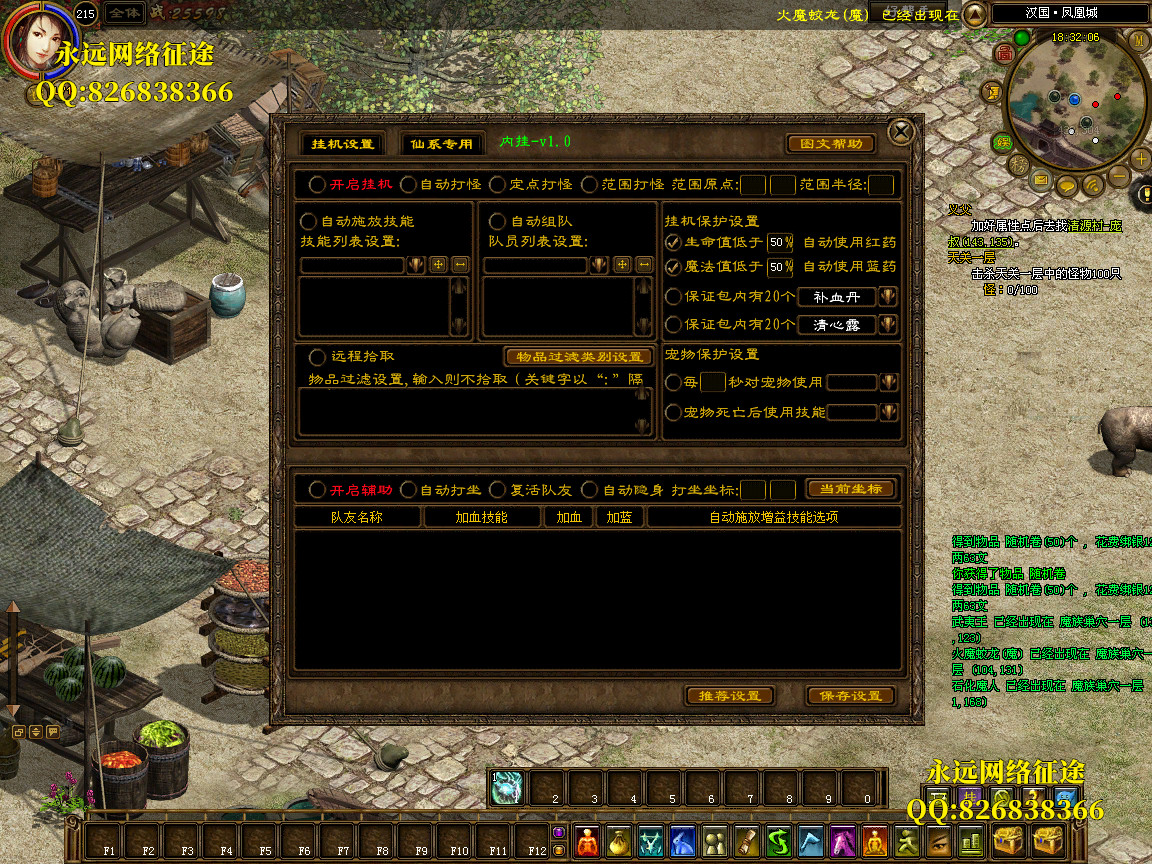This screenshot has width=1152, height=864.
Task: Enable the 自动打坐 auto-meditate option
Action: (408, 490)
